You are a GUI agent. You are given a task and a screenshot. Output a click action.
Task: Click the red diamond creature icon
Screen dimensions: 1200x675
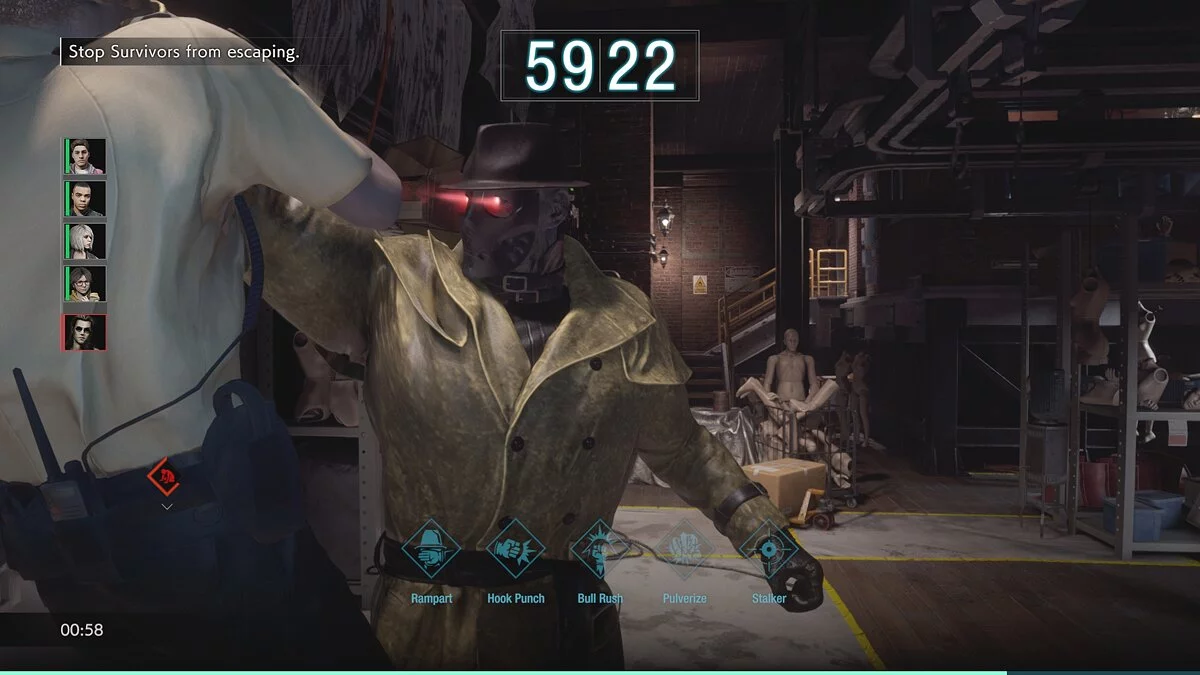[164, 477]
